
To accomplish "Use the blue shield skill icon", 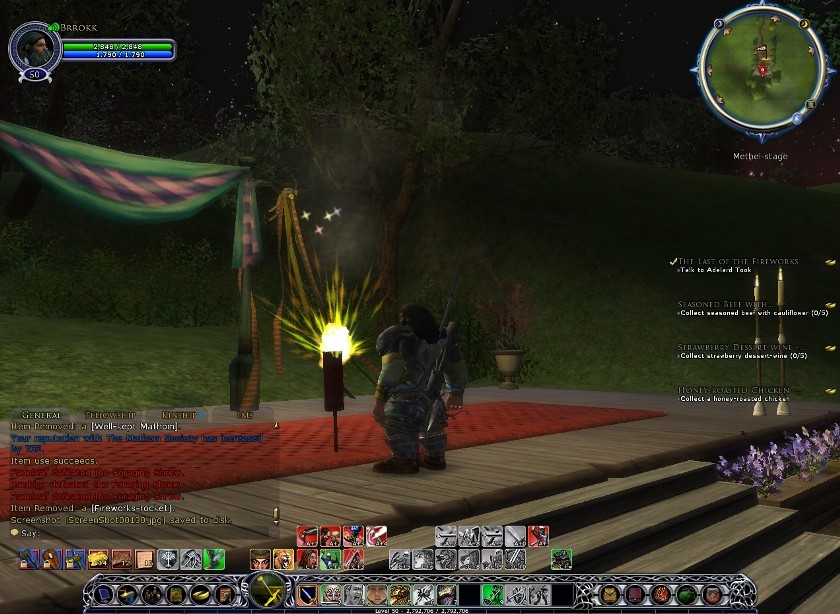I will tap(309, 594).
